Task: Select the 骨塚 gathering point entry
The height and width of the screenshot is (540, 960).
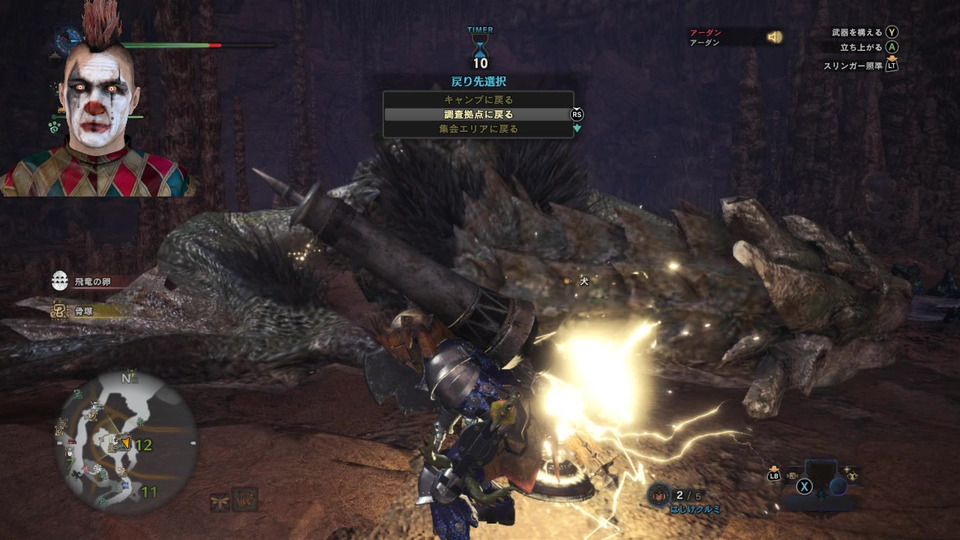Action: [x=83, y=311]
